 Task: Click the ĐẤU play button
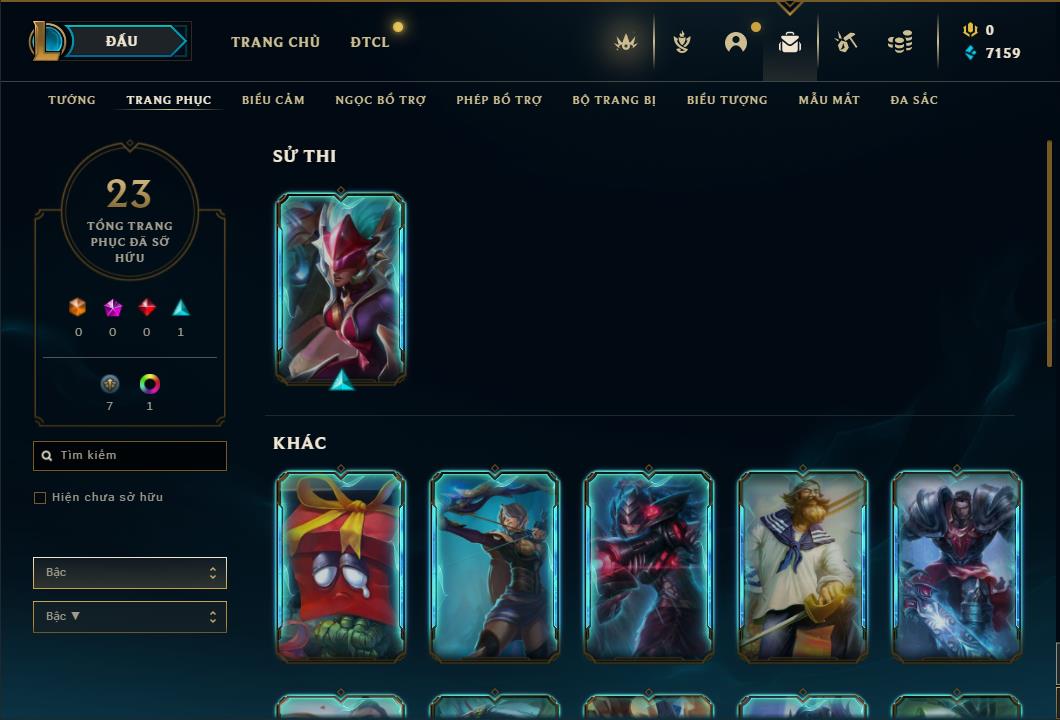click(122, 41)
